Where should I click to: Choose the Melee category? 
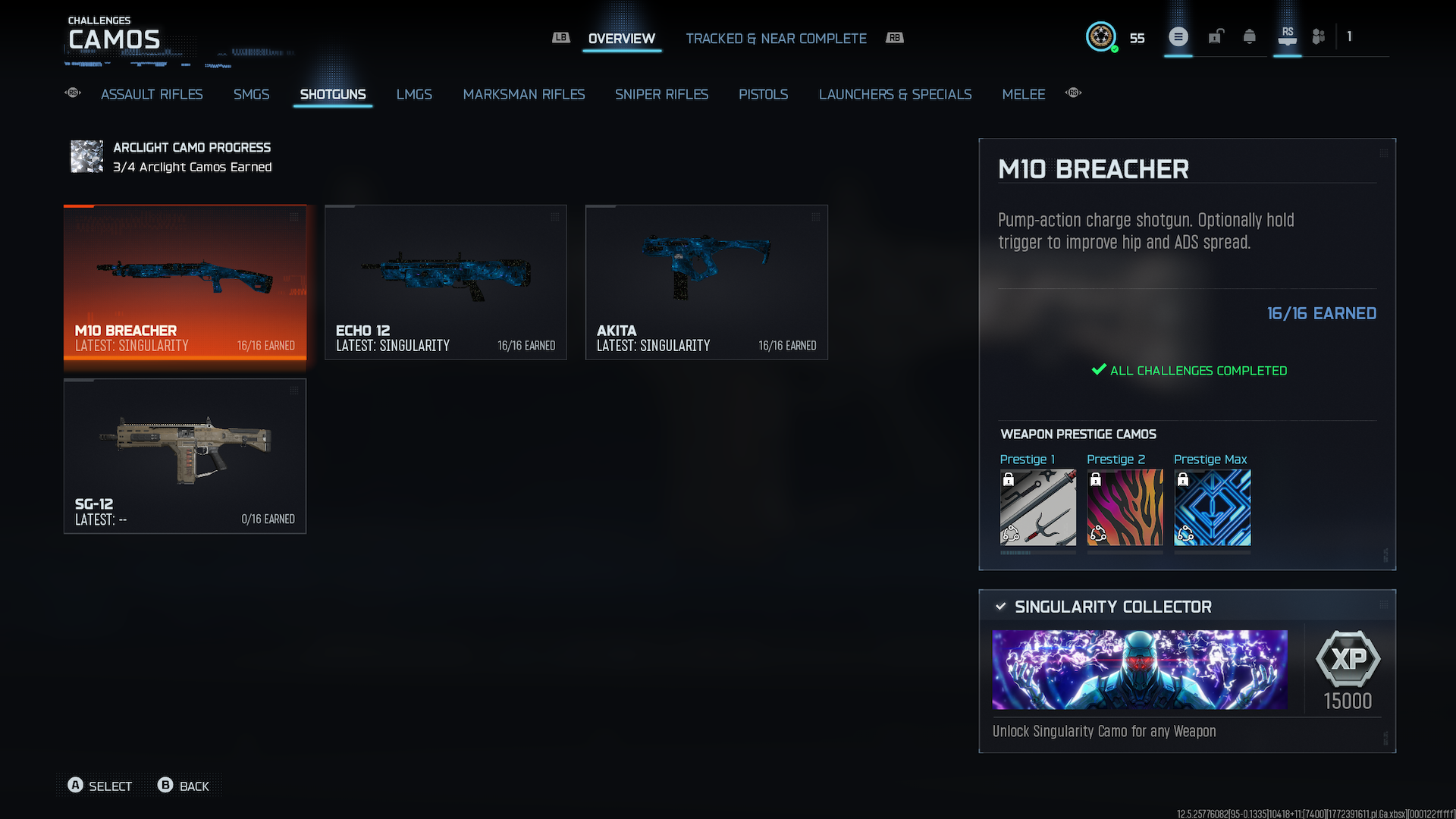[1023, 94]
